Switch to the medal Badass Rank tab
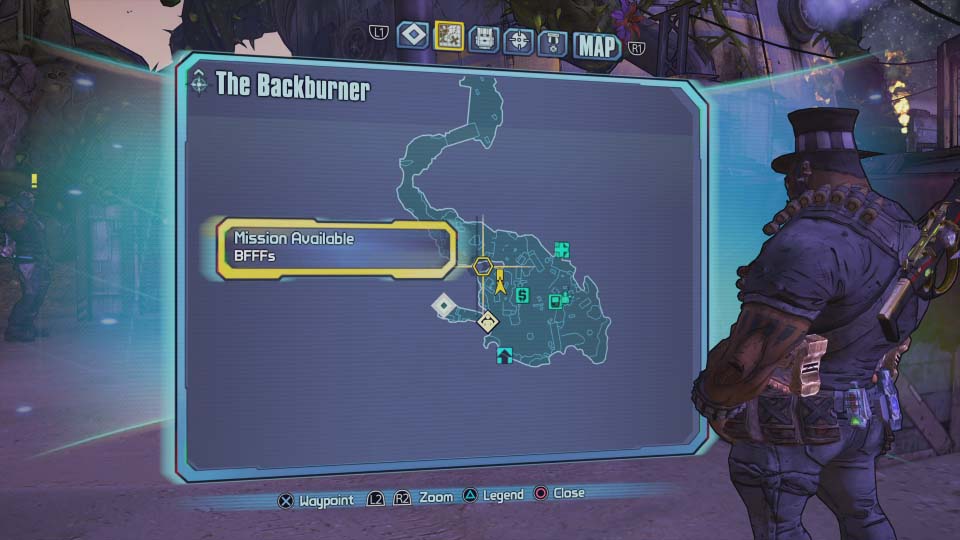The width and height of the screenshot is (960, 540). coord(554,42)
